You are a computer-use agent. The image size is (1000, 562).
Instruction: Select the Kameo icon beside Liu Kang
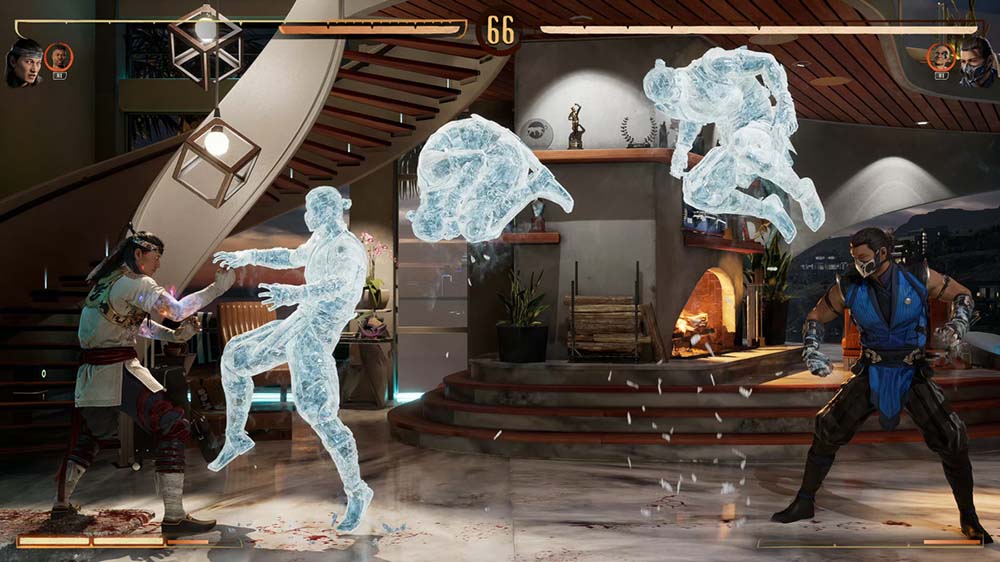coord(59,57)
